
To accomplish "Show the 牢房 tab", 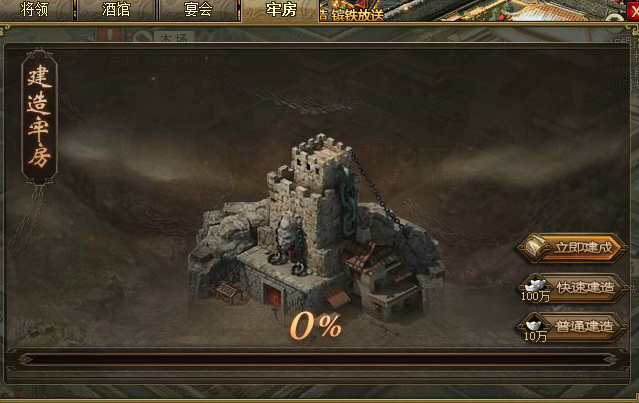I will coord(280,10).
